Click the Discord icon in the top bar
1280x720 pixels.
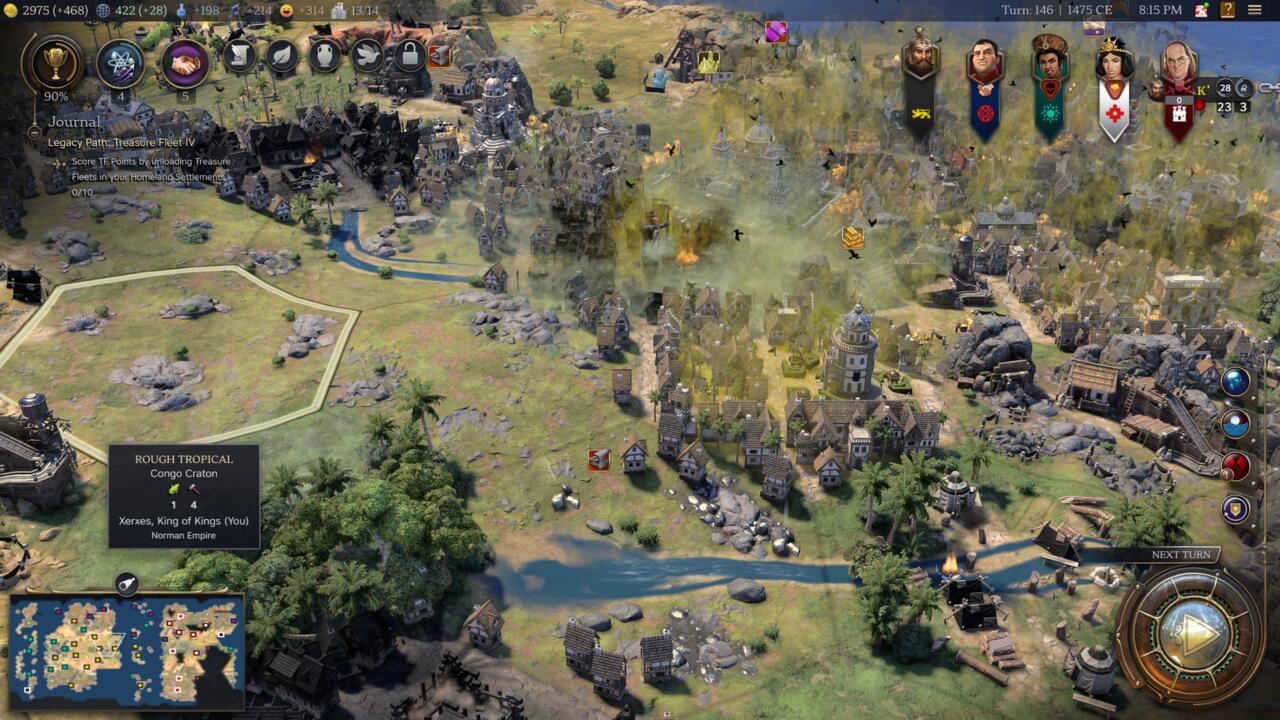pos(1200,12)
